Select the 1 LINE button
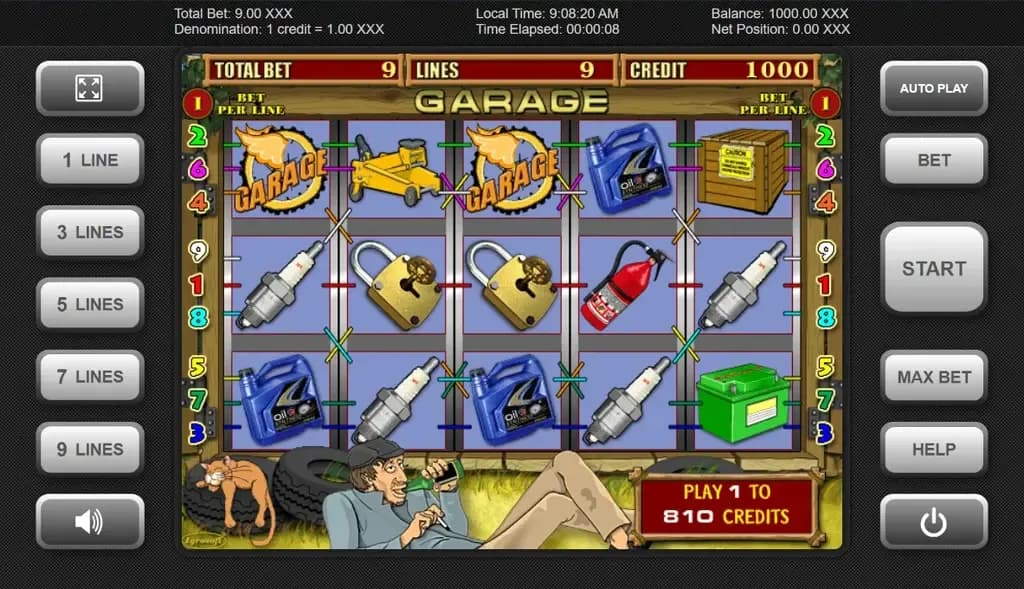 coord(89,160)
